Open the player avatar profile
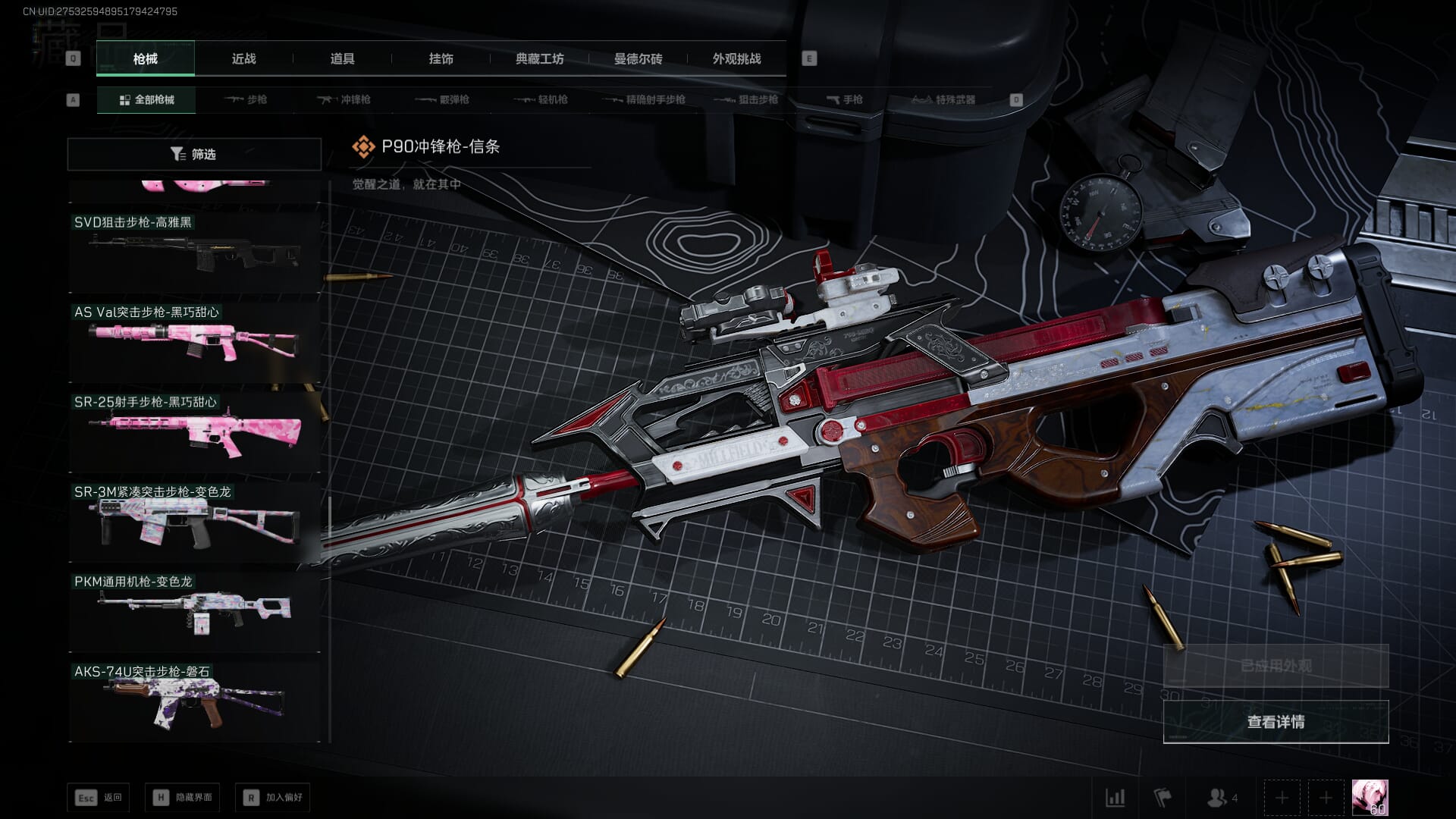The image size is (1456, 819). pos(1370,798)
